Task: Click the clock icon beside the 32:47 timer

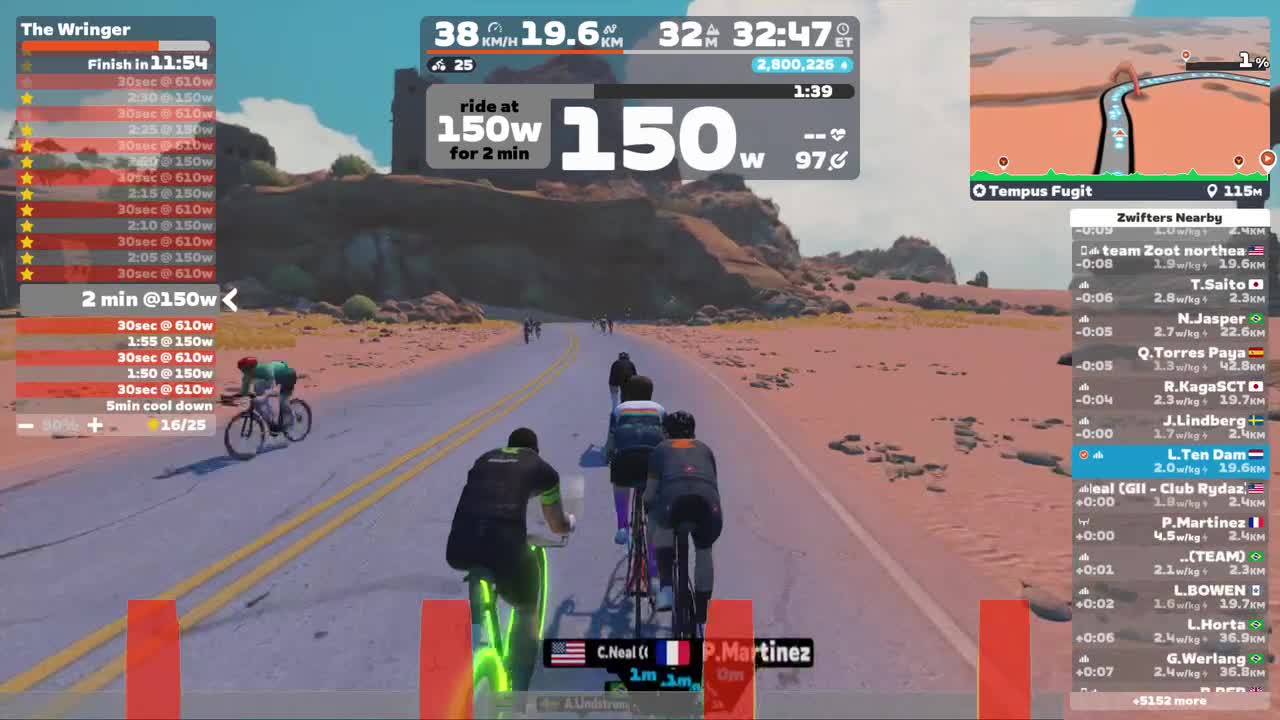Action: pos(843,28)
